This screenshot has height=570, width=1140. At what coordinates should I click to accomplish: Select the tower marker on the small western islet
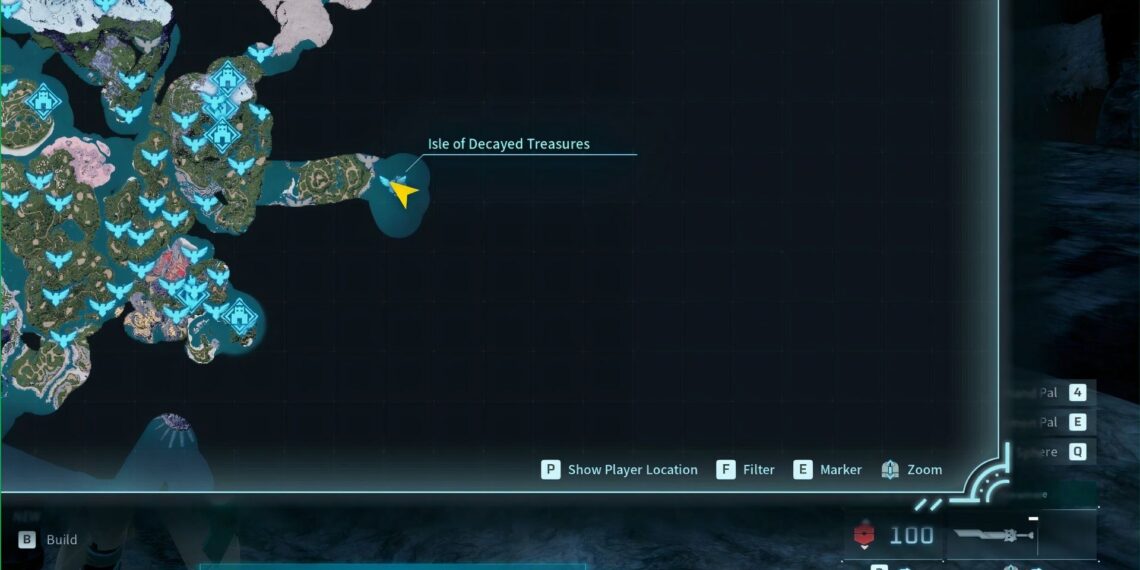tap(42, 101)
